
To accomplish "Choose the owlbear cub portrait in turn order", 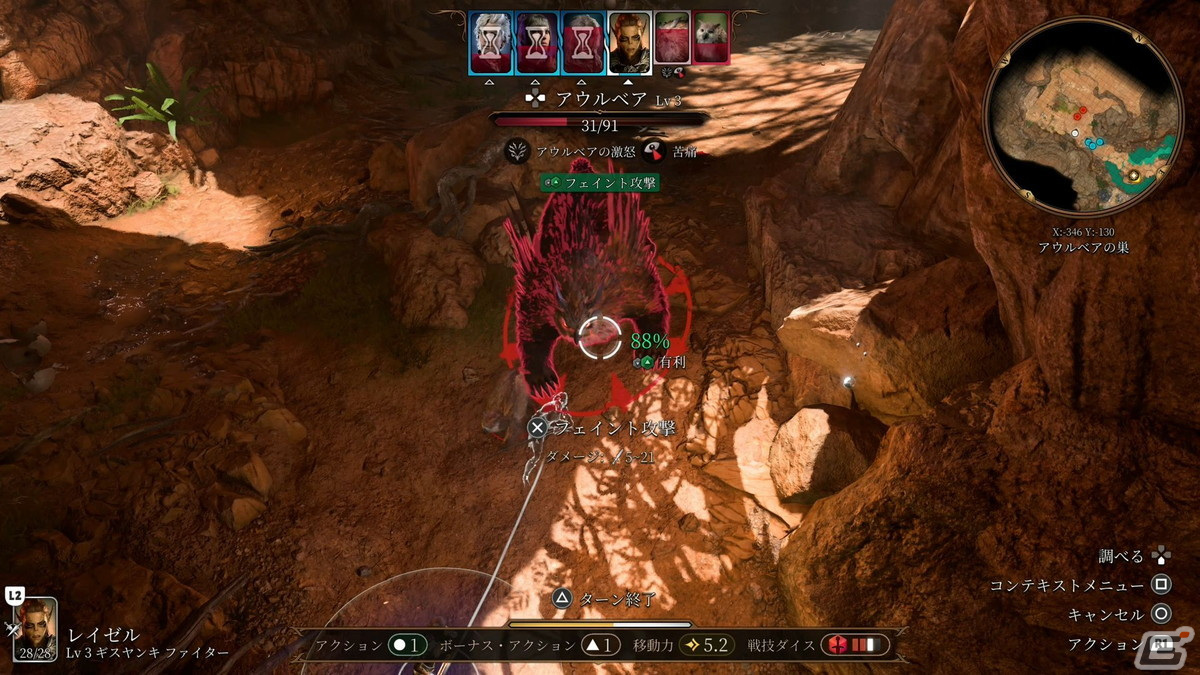I will (x=711, y=39).
